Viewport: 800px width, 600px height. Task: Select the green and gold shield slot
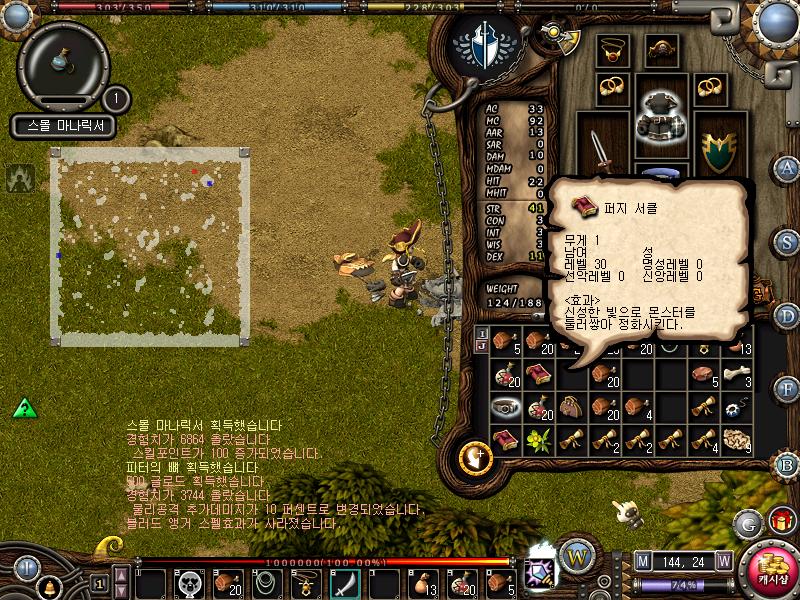[717, 150]
